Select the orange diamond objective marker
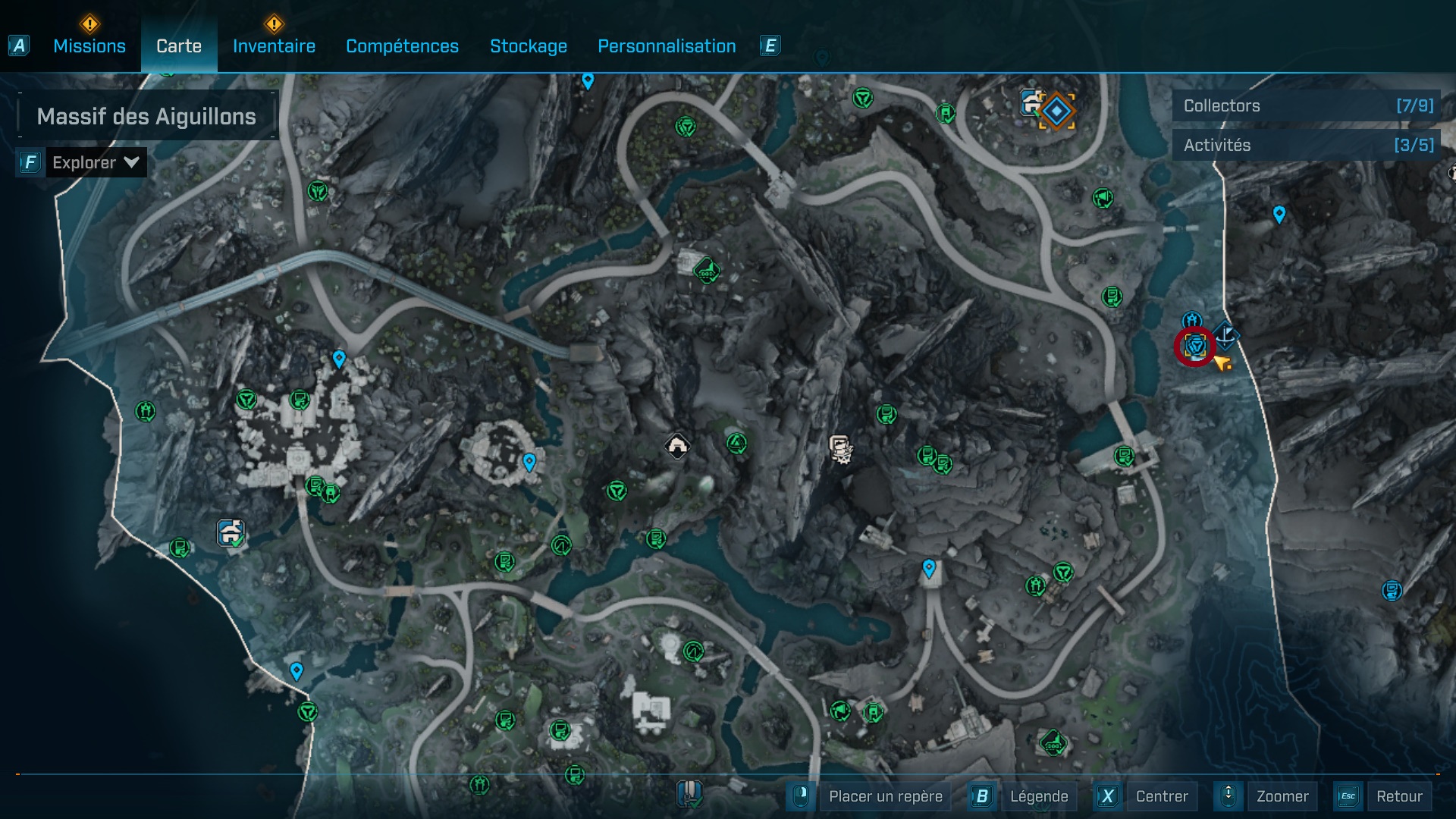Screen dimensions: 1456x819 click(x=1056, y=111)
